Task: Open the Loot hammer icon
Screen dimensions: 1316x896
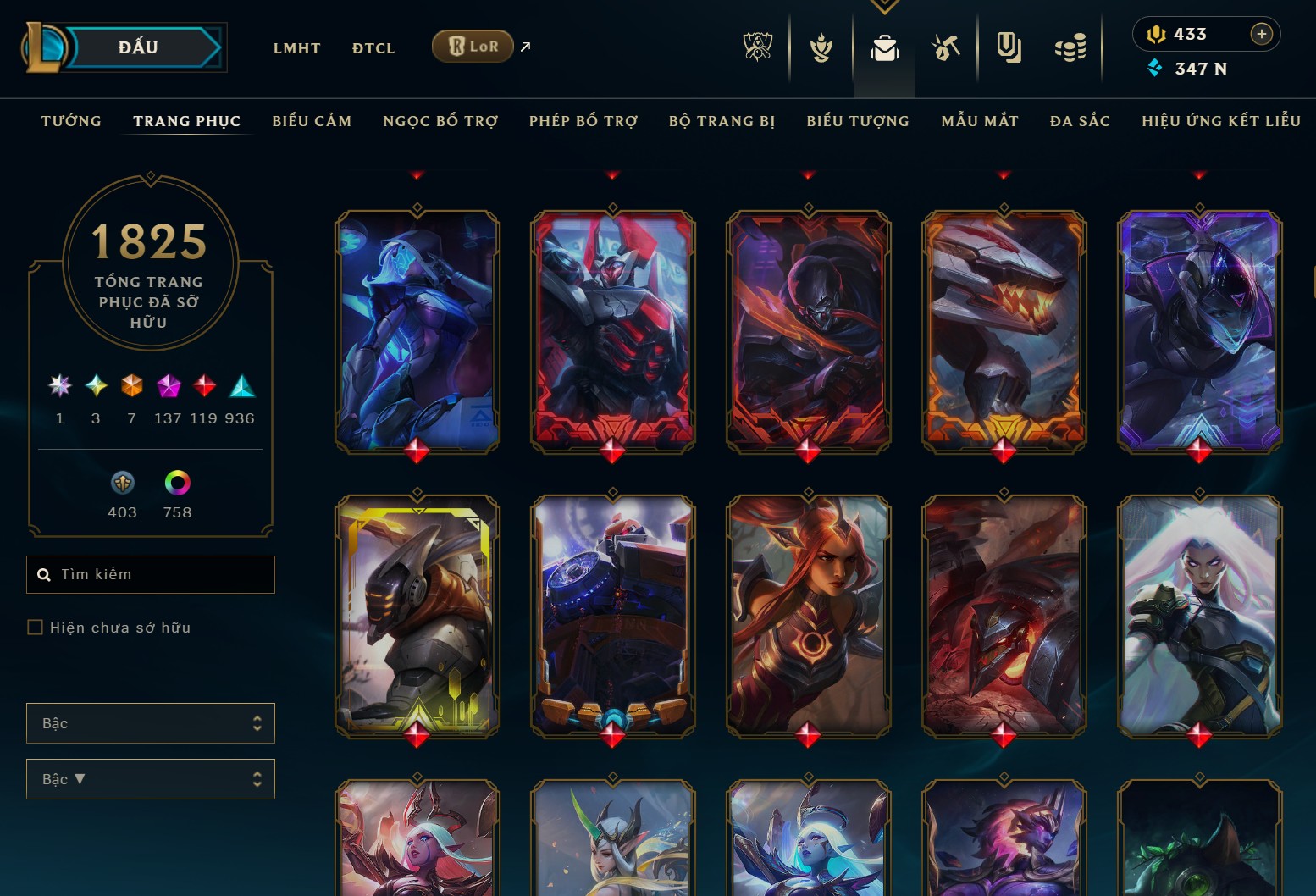Action: tap(946, 48)
